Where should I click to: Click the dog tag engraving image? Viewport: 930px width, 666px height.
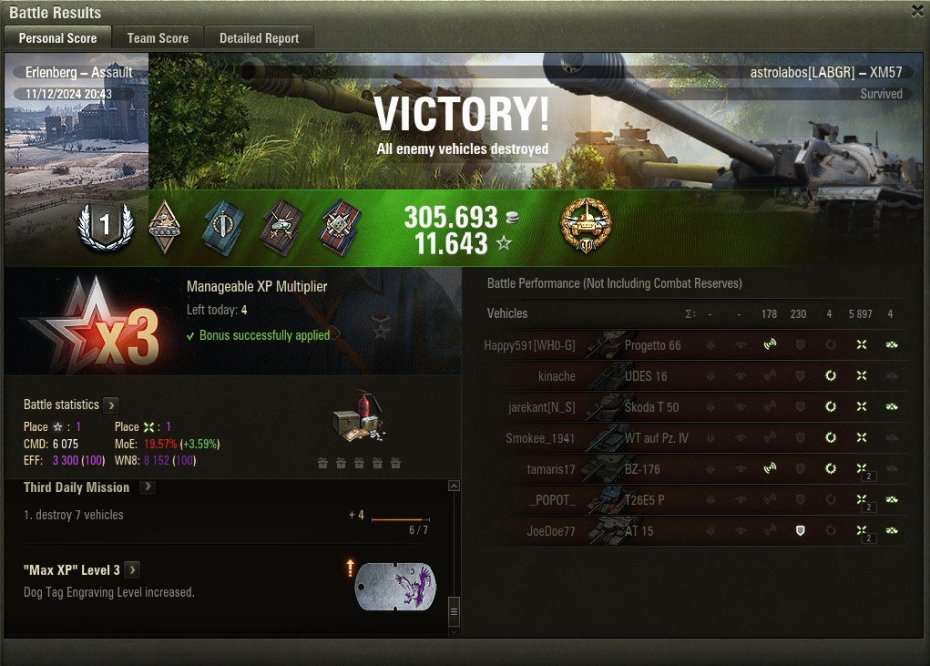tap(396, 586)
